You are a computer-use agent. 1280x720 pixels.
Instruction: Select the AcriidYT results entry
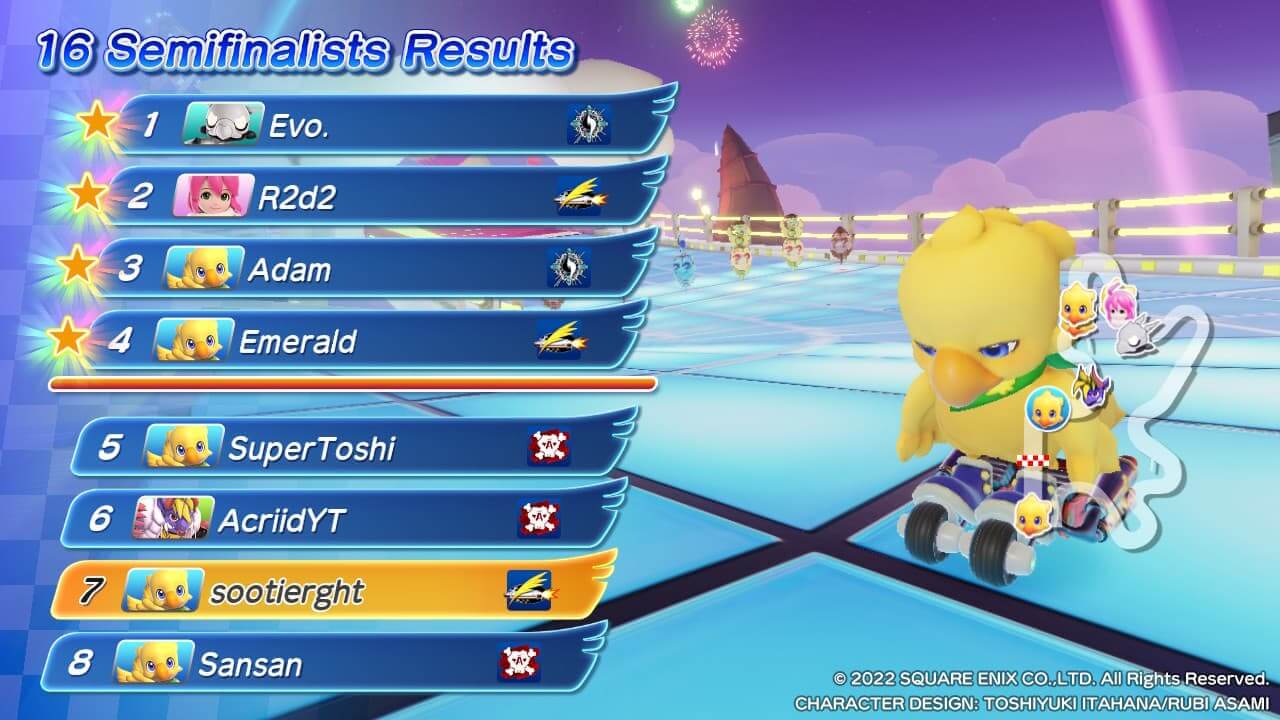340,519
